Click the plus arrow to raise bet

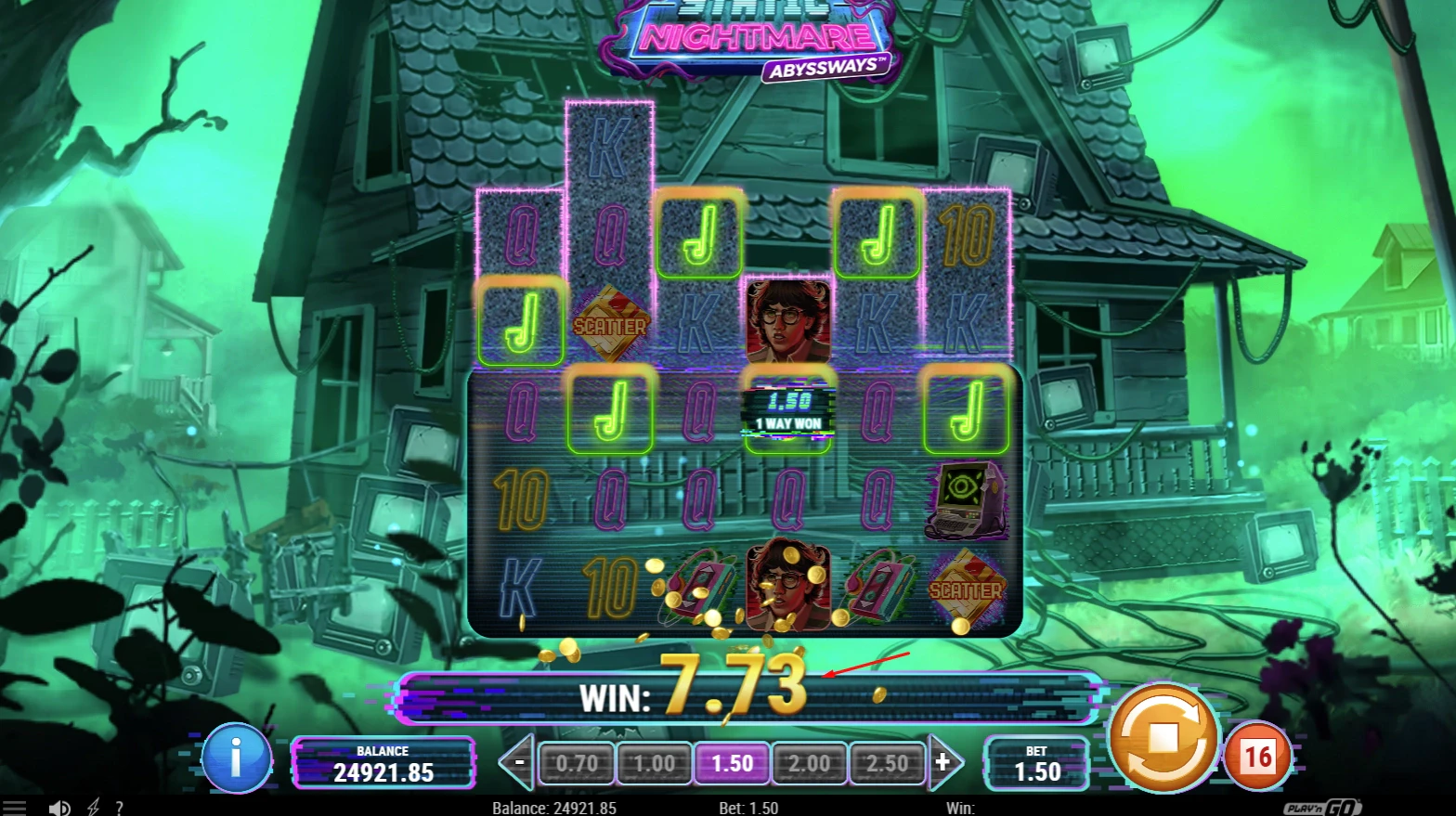click(x=945, y=762)
